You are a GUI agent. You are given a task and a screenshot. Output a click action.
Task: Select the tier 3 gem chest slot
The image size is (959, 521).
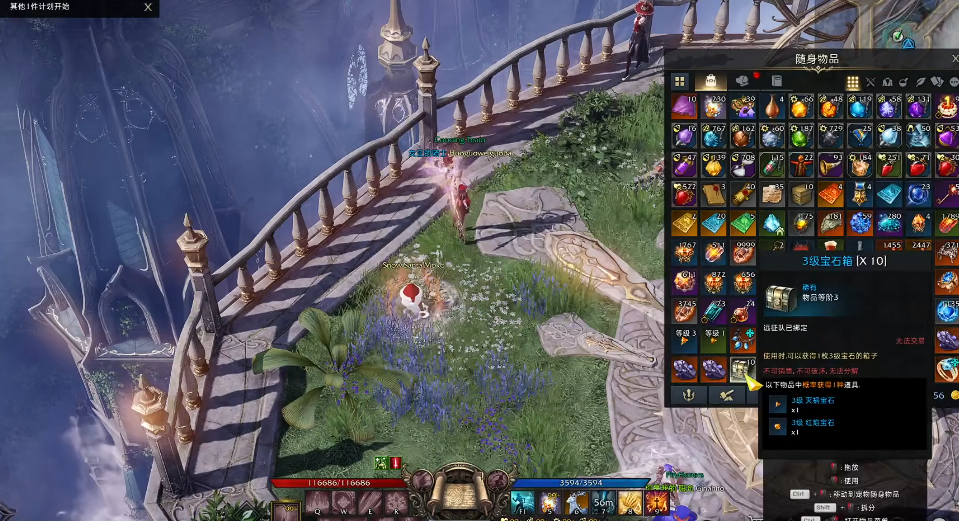point(742,369)
